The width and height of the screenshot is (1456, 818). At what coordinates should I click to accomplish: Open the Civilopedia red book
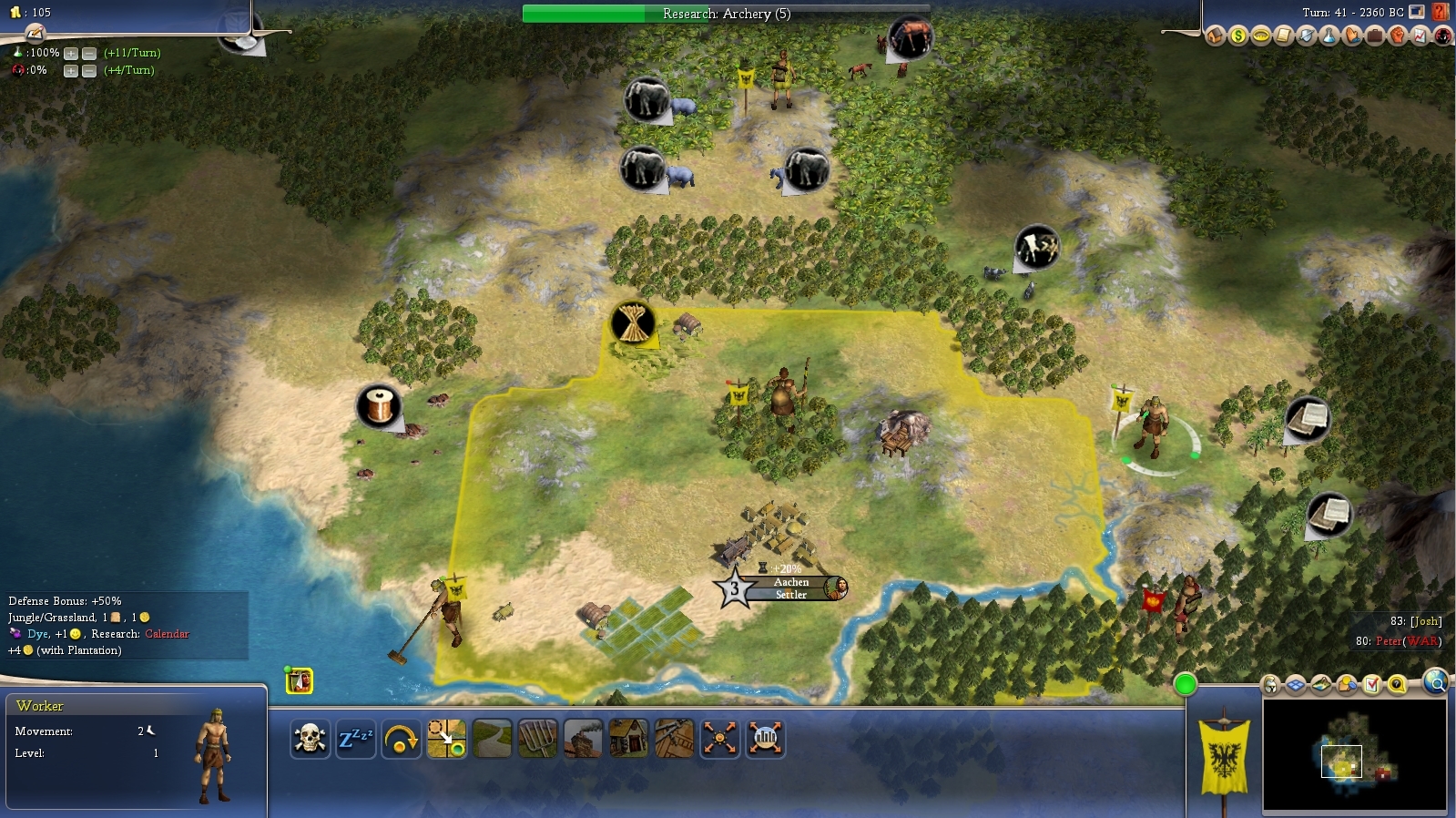pyautogui.click(x=1441, y=12)
